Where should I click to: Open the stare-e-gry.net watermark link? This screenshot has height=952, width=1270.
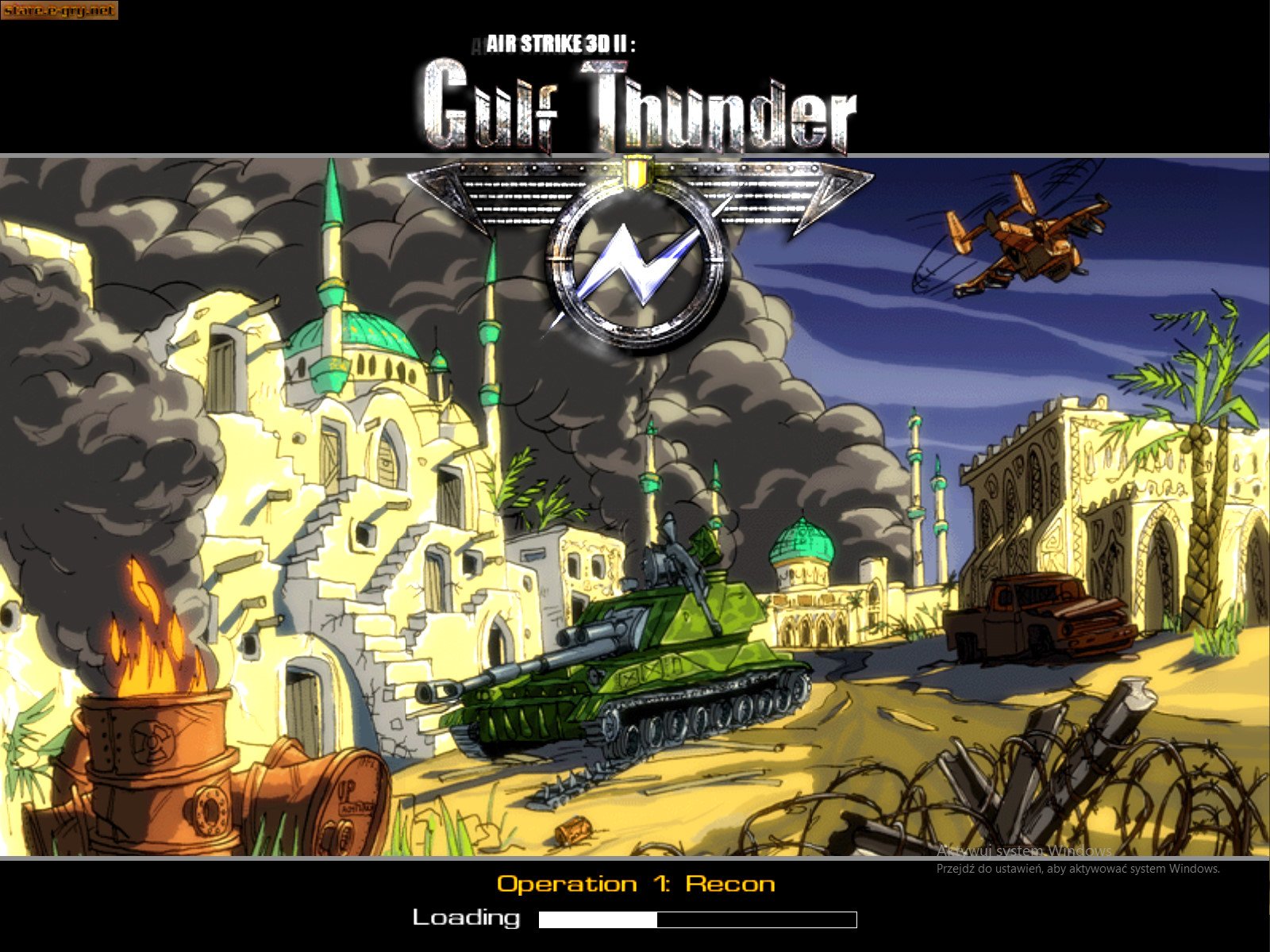pos(60,10)
